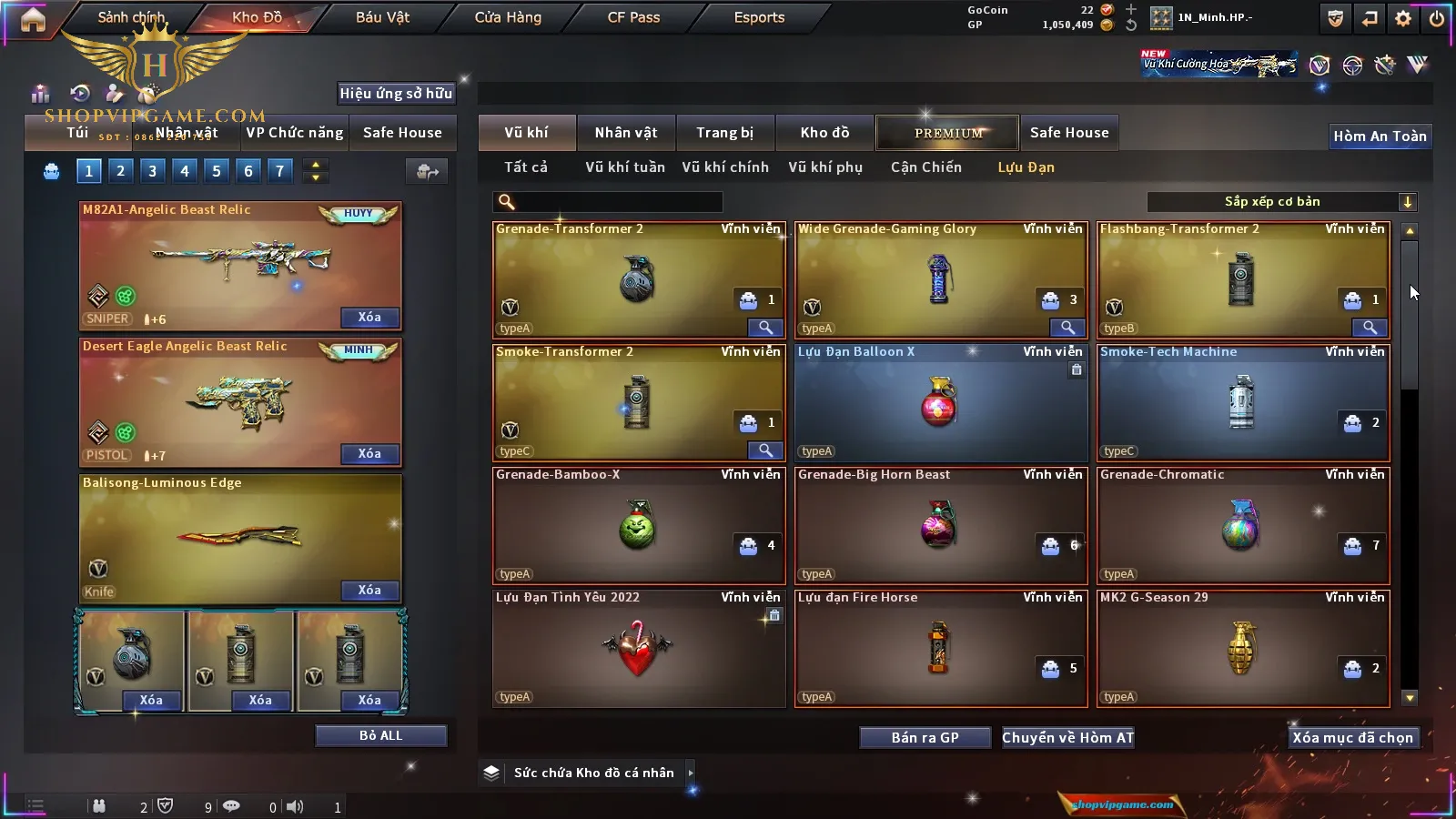Sell selected item via Bán ra GP

click(x=925, y=737)
